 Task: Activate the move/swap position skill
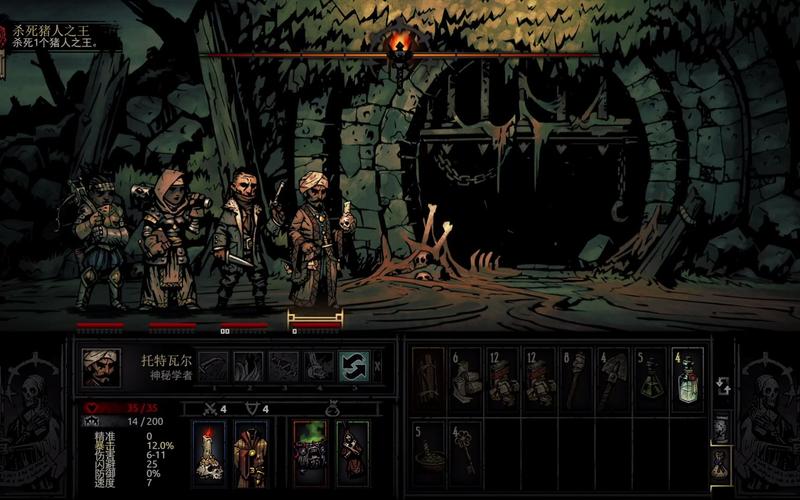click(x=354, y=367)
